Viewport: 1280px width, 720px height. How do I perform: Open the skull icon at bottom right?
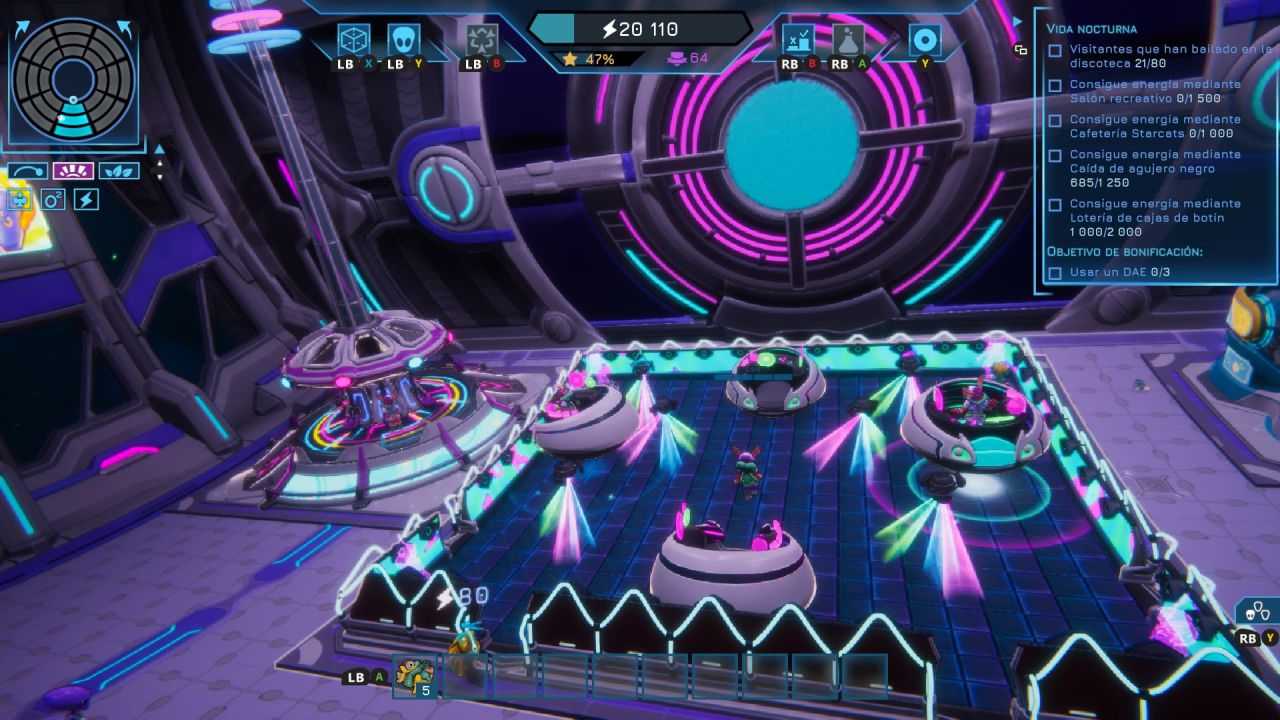pos(1250,614)
